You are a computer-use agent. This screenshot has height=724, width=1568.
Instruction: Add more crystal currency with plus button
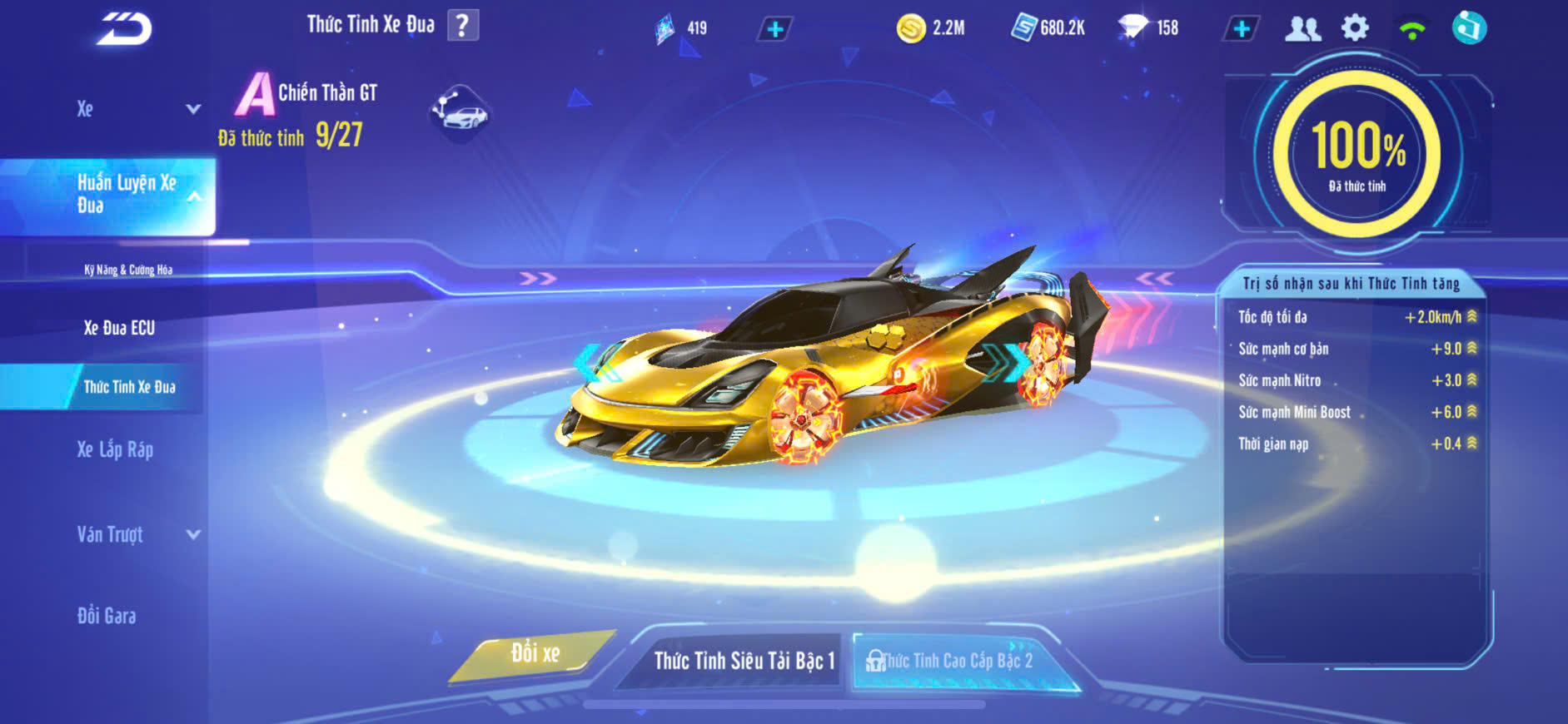click(x=775, y=30)
